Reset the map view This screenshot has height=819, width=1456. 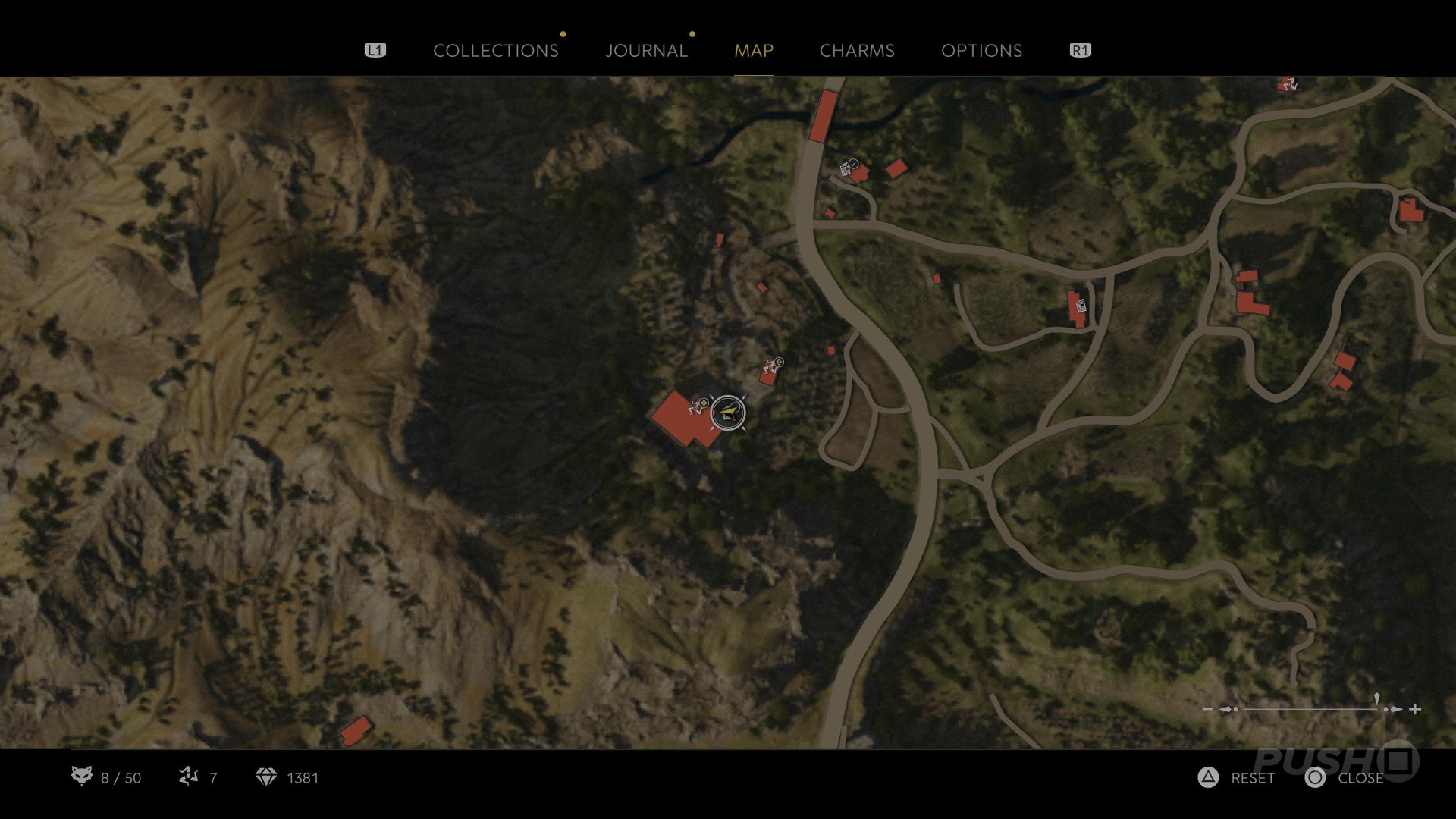coord(1237,778)
